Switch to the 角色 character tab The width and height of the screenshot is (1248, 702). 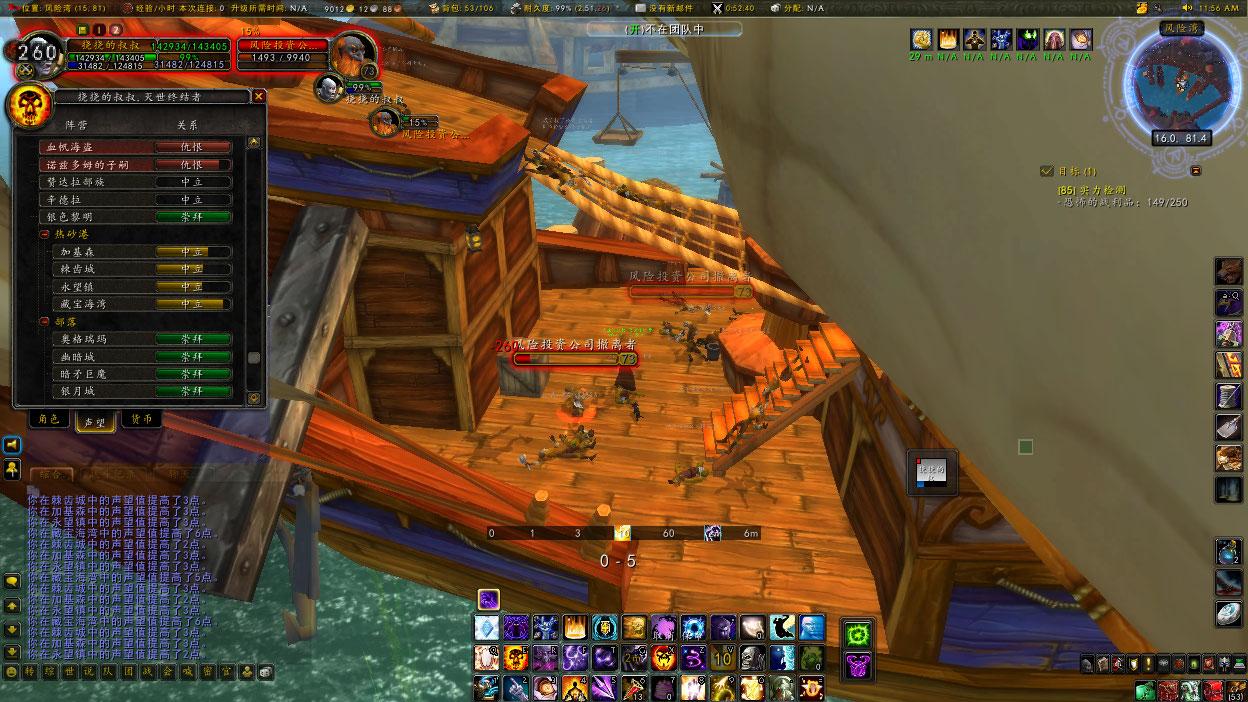pyautogui.click(x=48, y=420)
